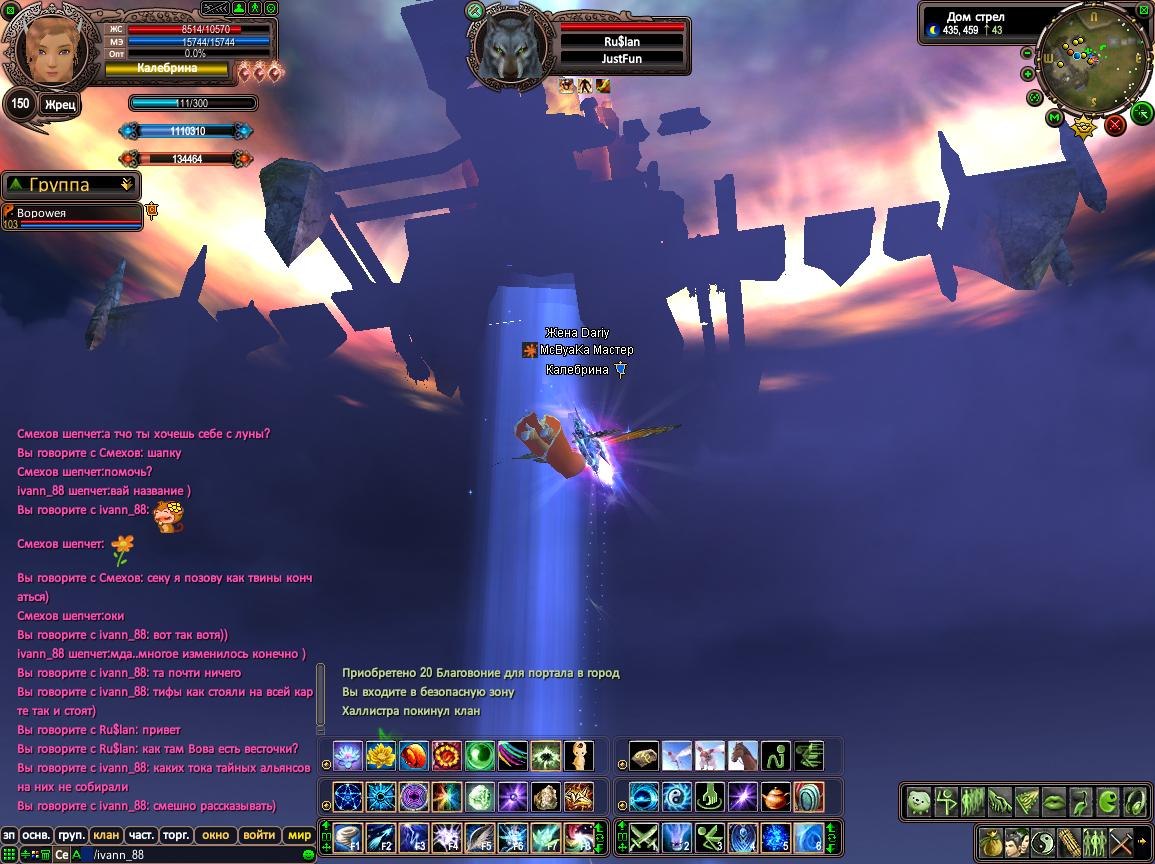Viewport: 1155px width, 864px height.
Task: Zoom in the minimap with plus button
Action: 1027,74
